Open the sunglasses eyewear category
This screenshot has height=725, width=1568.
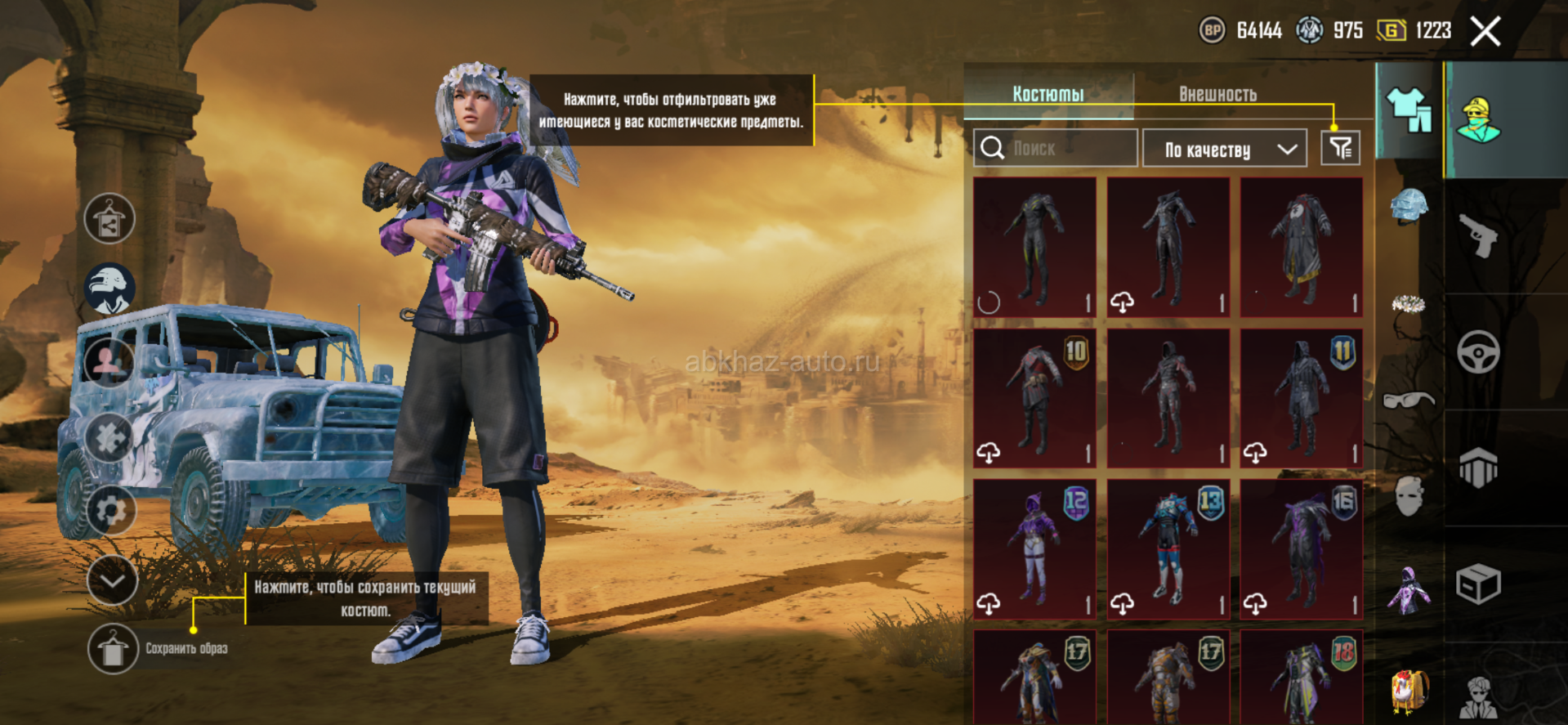[1409, 401]
